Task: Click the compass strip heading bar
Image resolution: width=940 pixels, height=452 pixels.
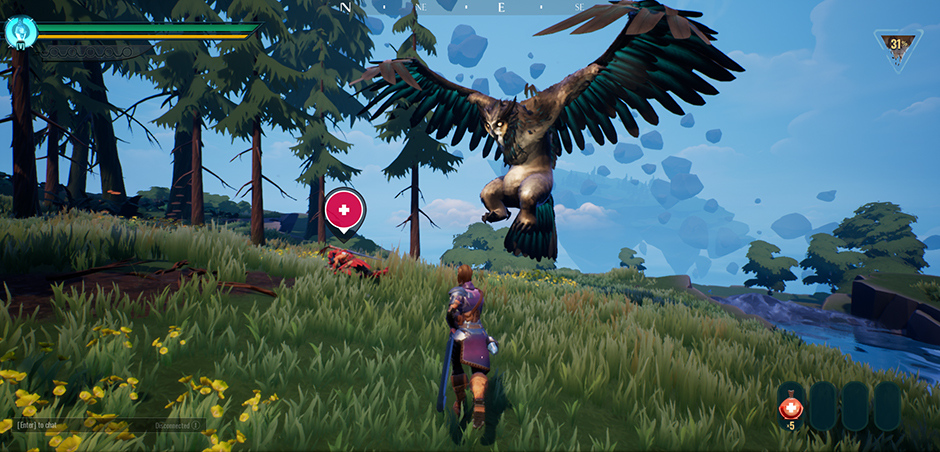Action: (x=470, y=7)
